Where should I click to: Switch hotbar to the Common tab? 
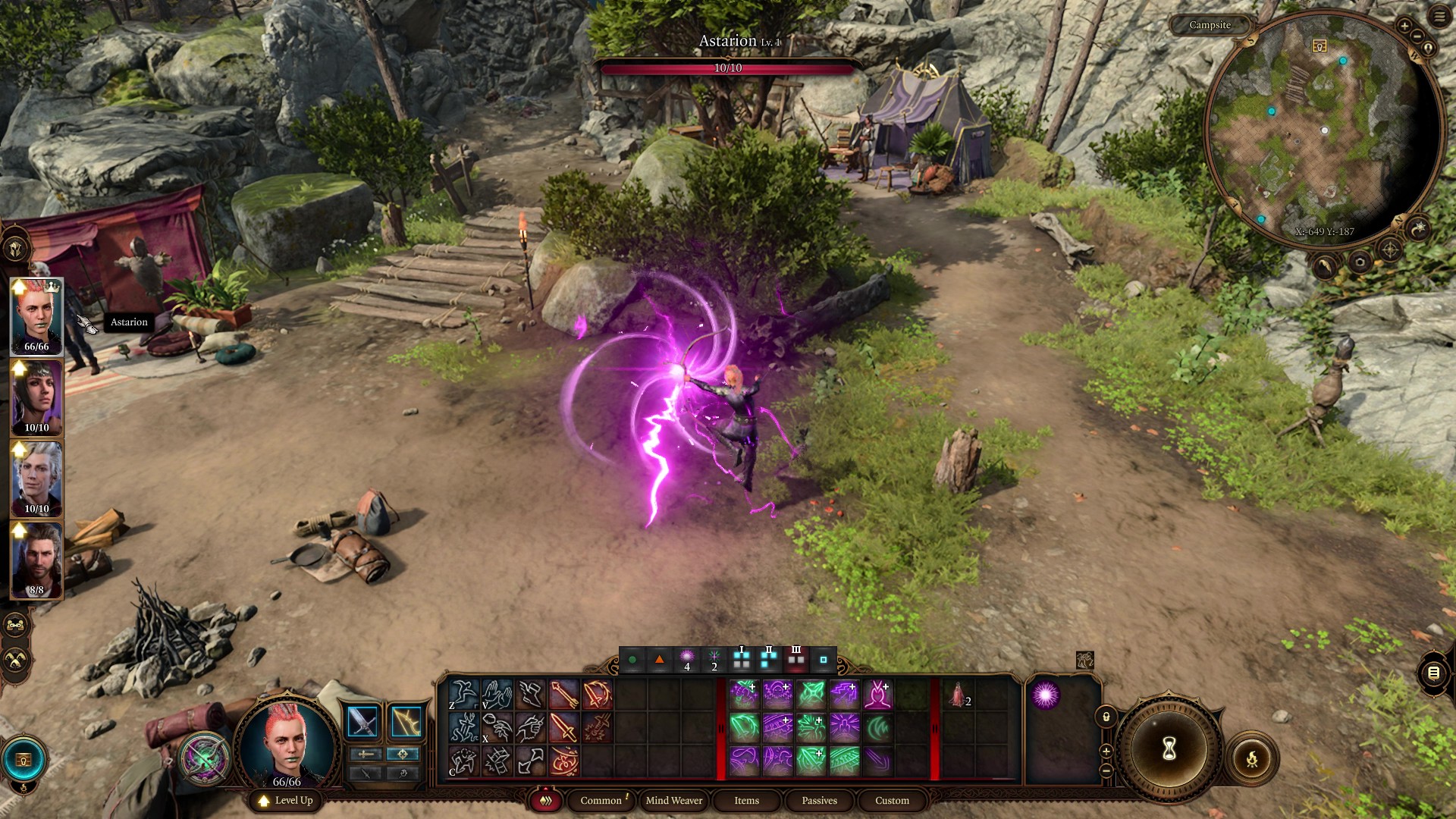[x=601, y=800]
